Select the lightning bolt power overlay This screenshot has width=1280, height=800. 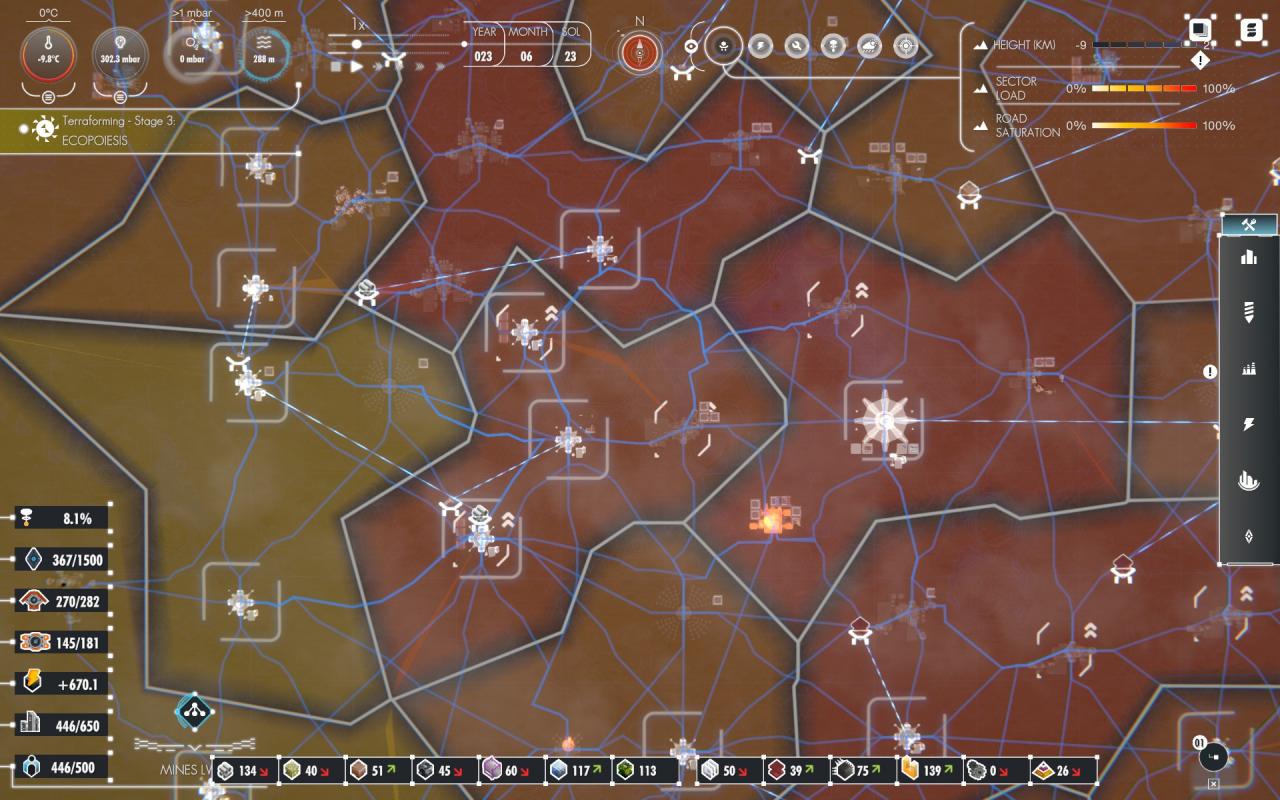pyautogui.click(x=761, y=46)
